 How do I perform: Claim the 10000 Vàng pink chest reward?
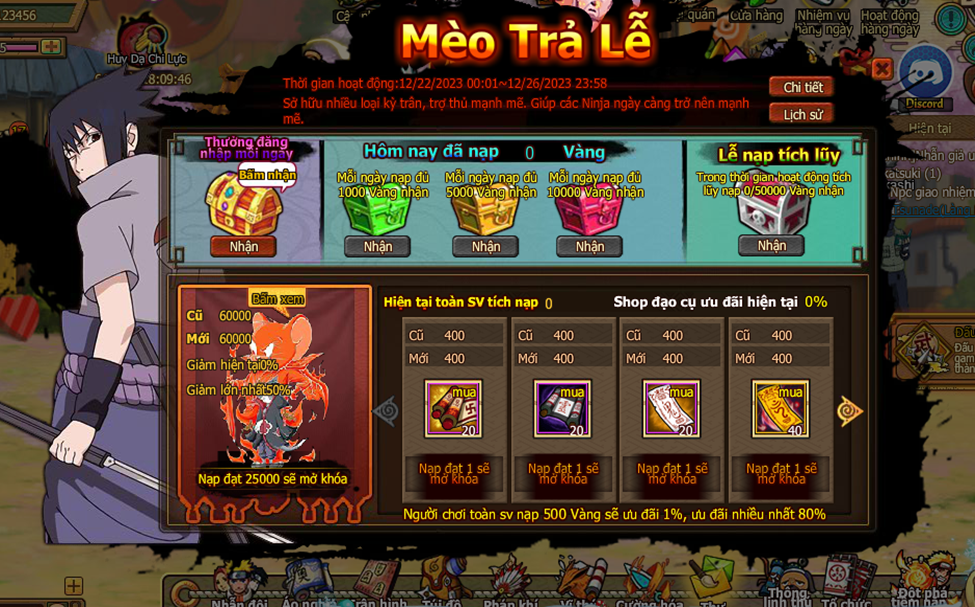click(589, 246)
